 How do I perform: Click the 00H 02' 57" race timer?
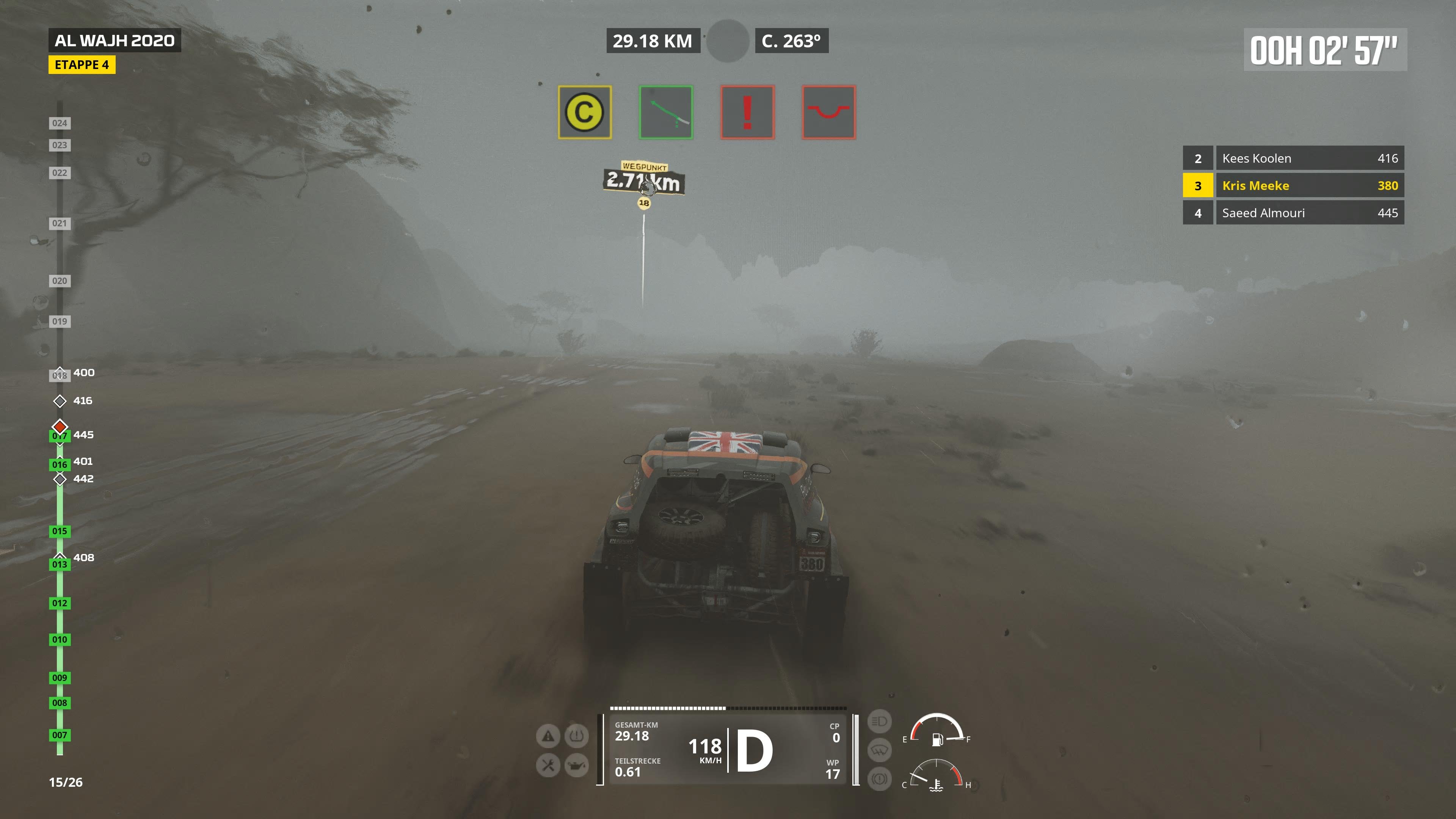pos(1324,50)
